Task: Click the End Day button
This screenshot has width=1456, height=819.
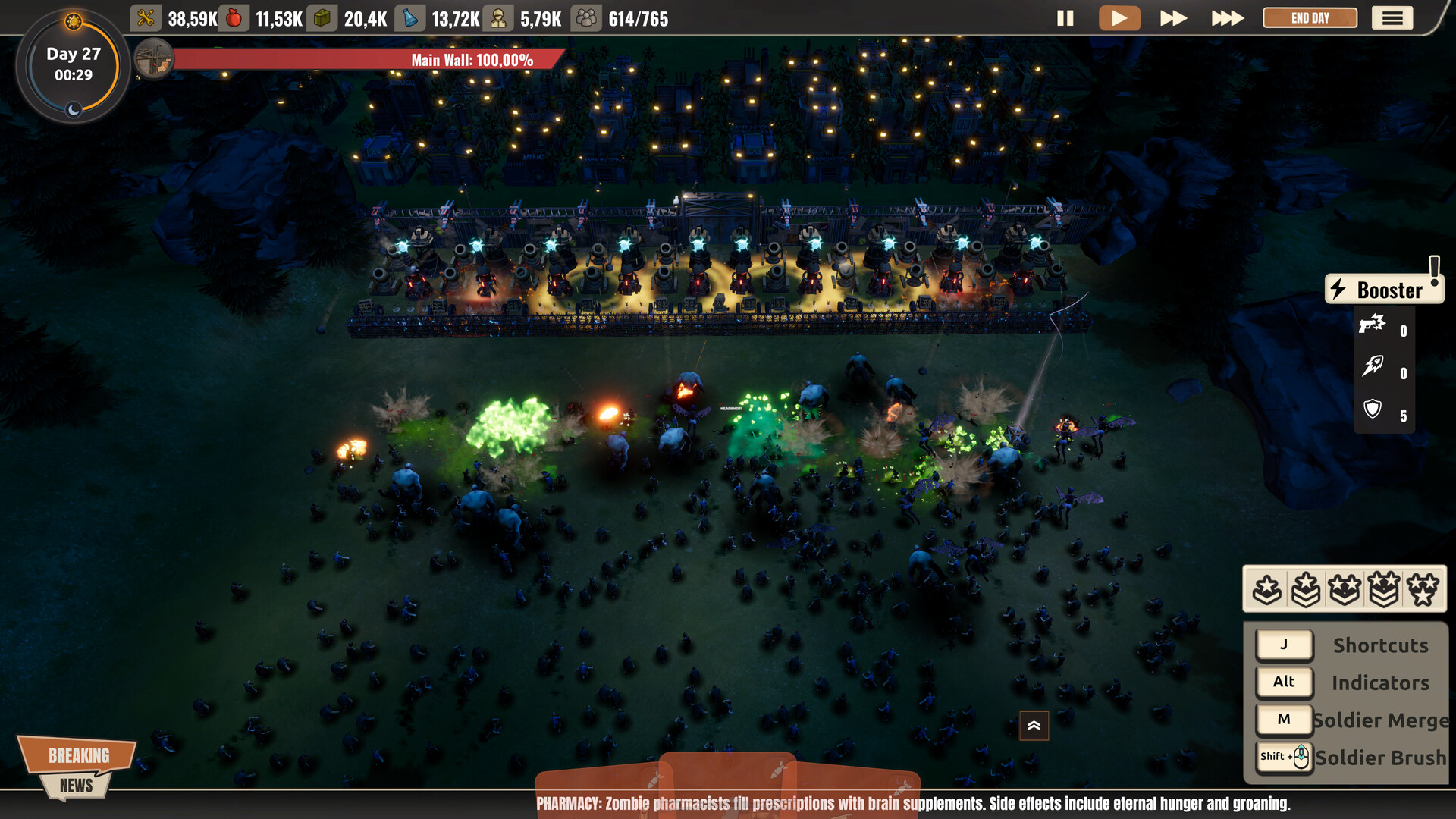Action: pyautogui.click(x=1310, y=18)
